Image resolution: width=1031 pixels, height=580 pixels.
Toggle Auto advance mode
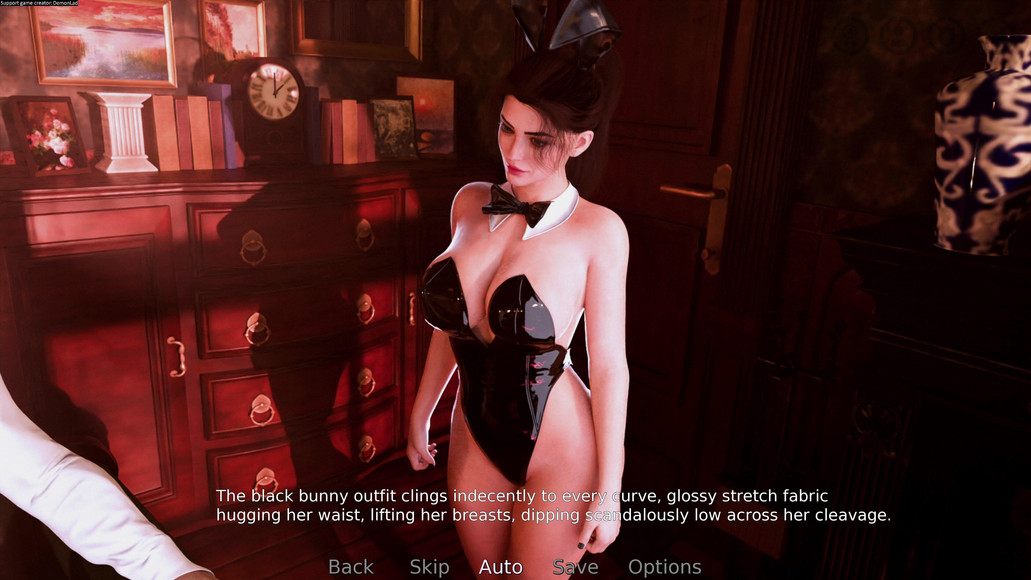[x=500, y=567]
